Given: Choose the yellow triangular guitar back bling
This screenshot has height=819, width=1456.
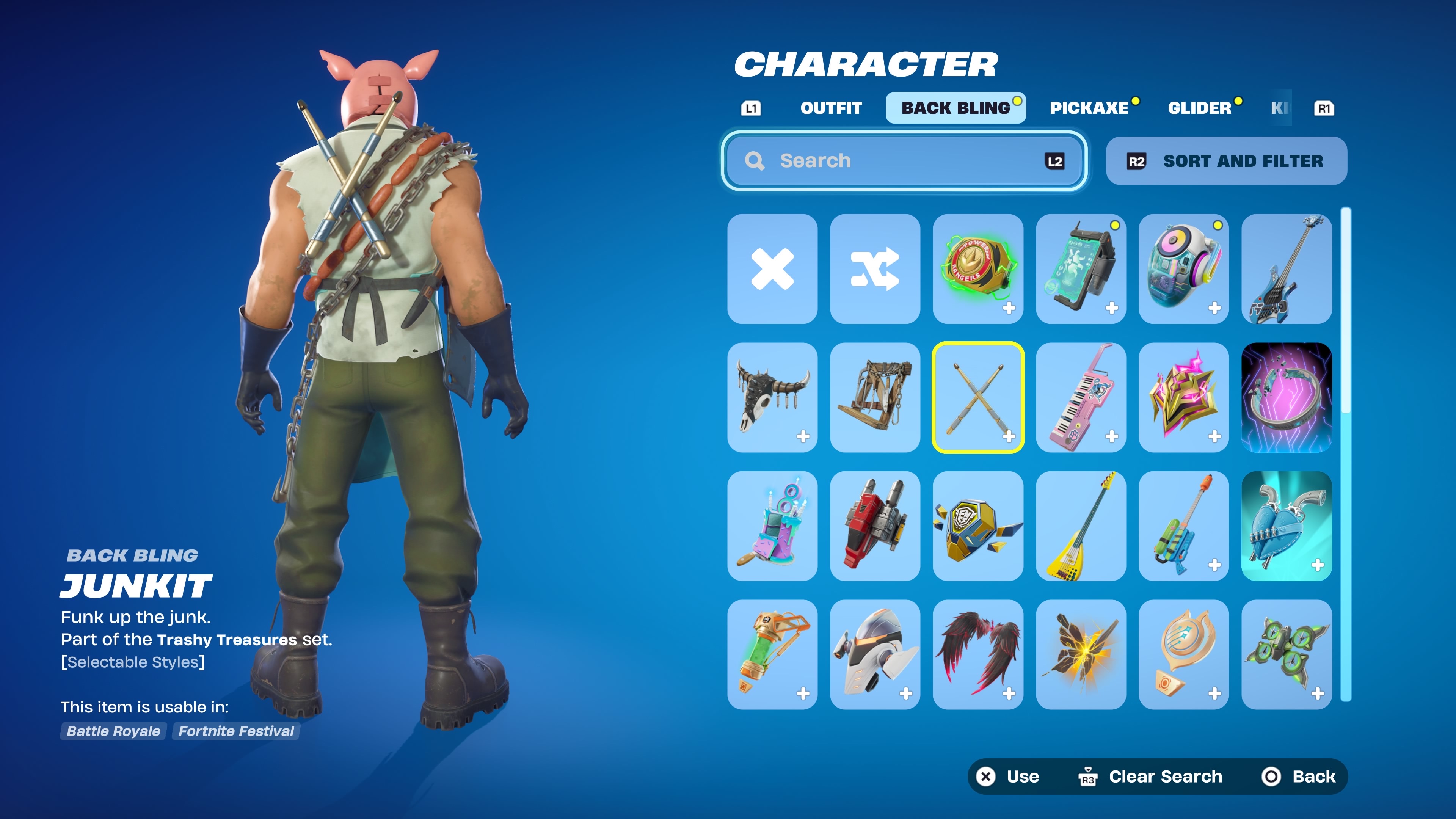Looking at the screenshot, I should click(x=1081, y=526).
